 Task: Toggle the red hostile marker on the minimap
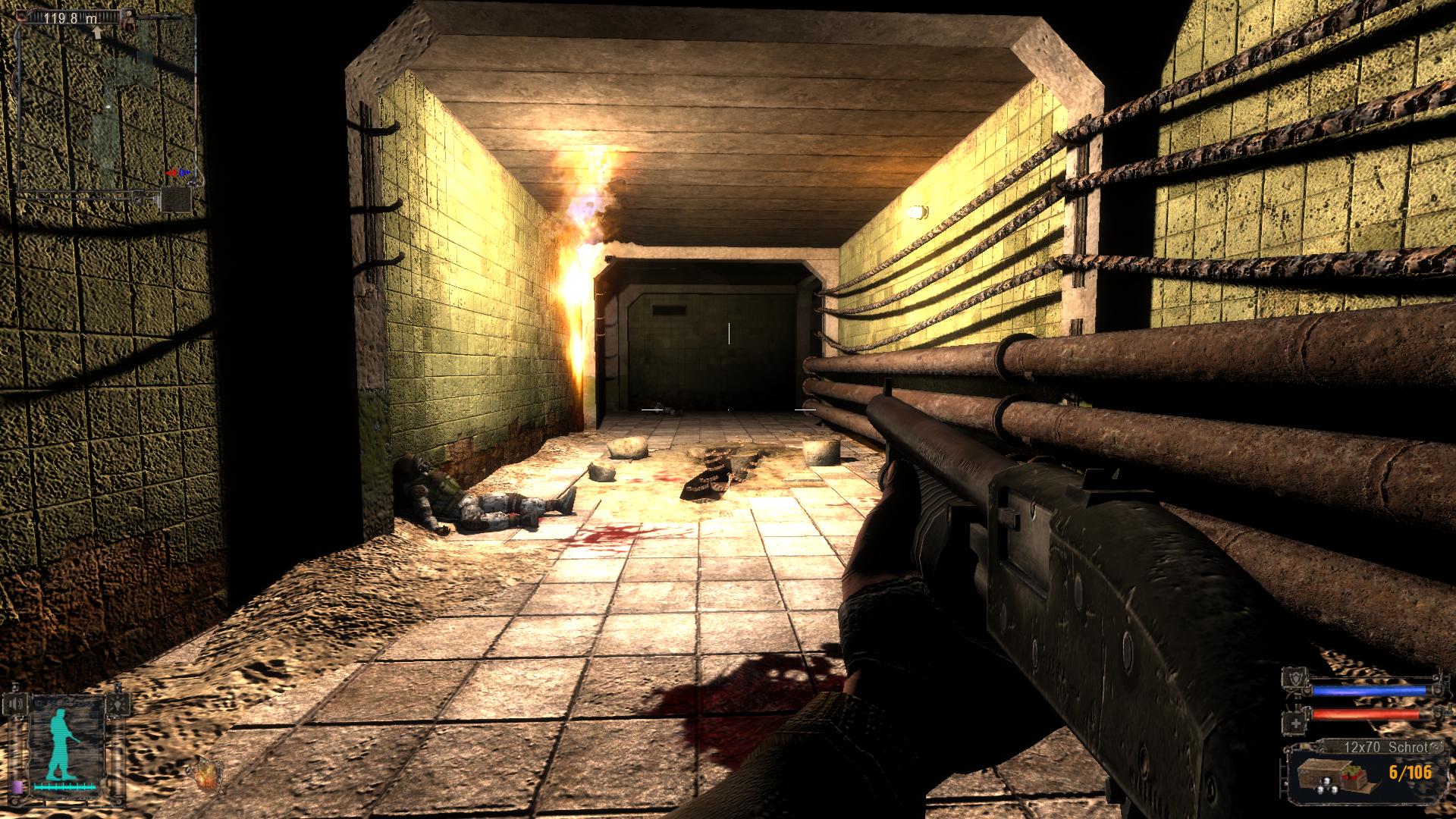click(x=173, y=173)
